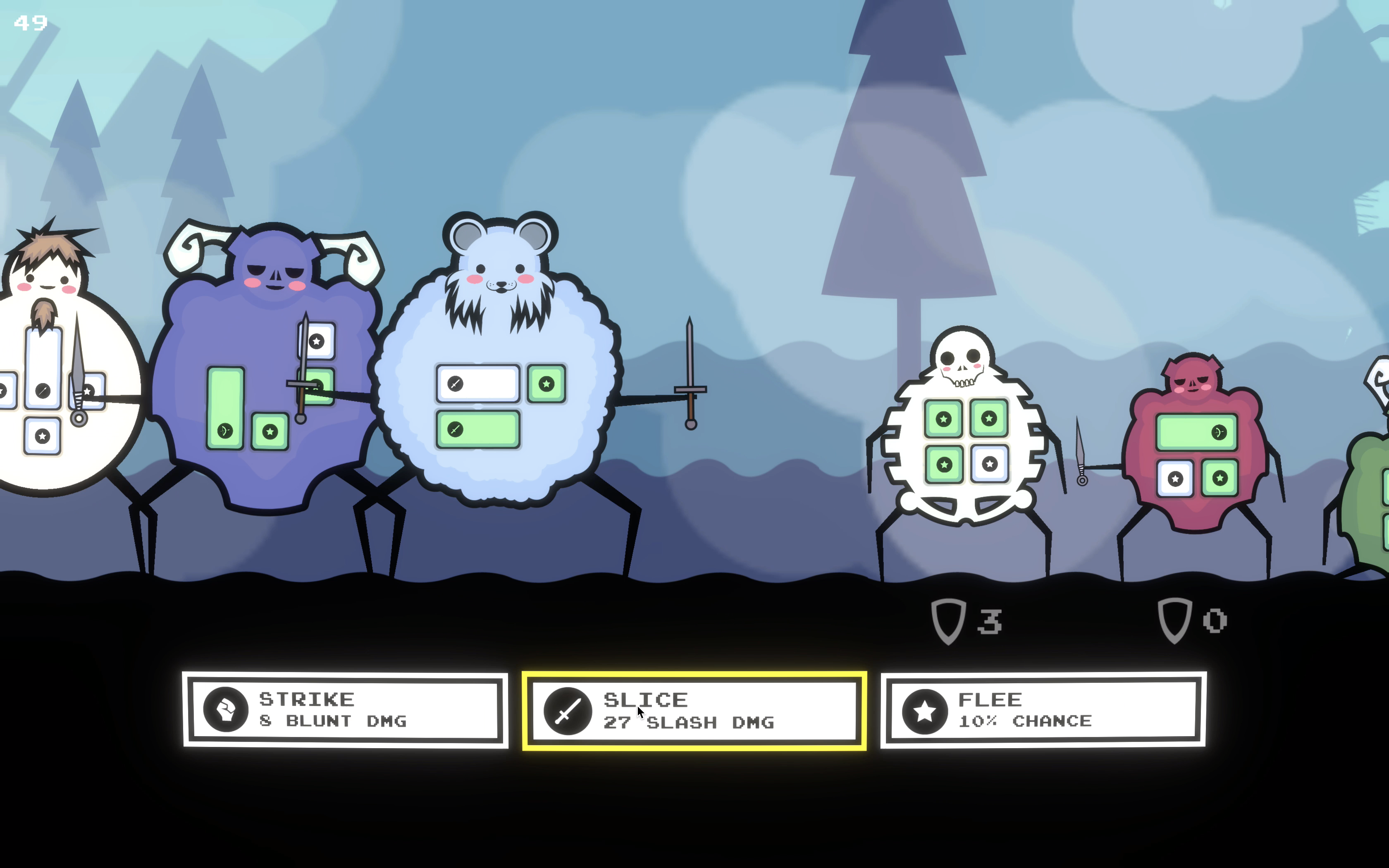Click the sword icon in the Slice box
Image resolution: width=1389 pixels, height=868 pixels.
pyautogui.click(x=568, y=712)
